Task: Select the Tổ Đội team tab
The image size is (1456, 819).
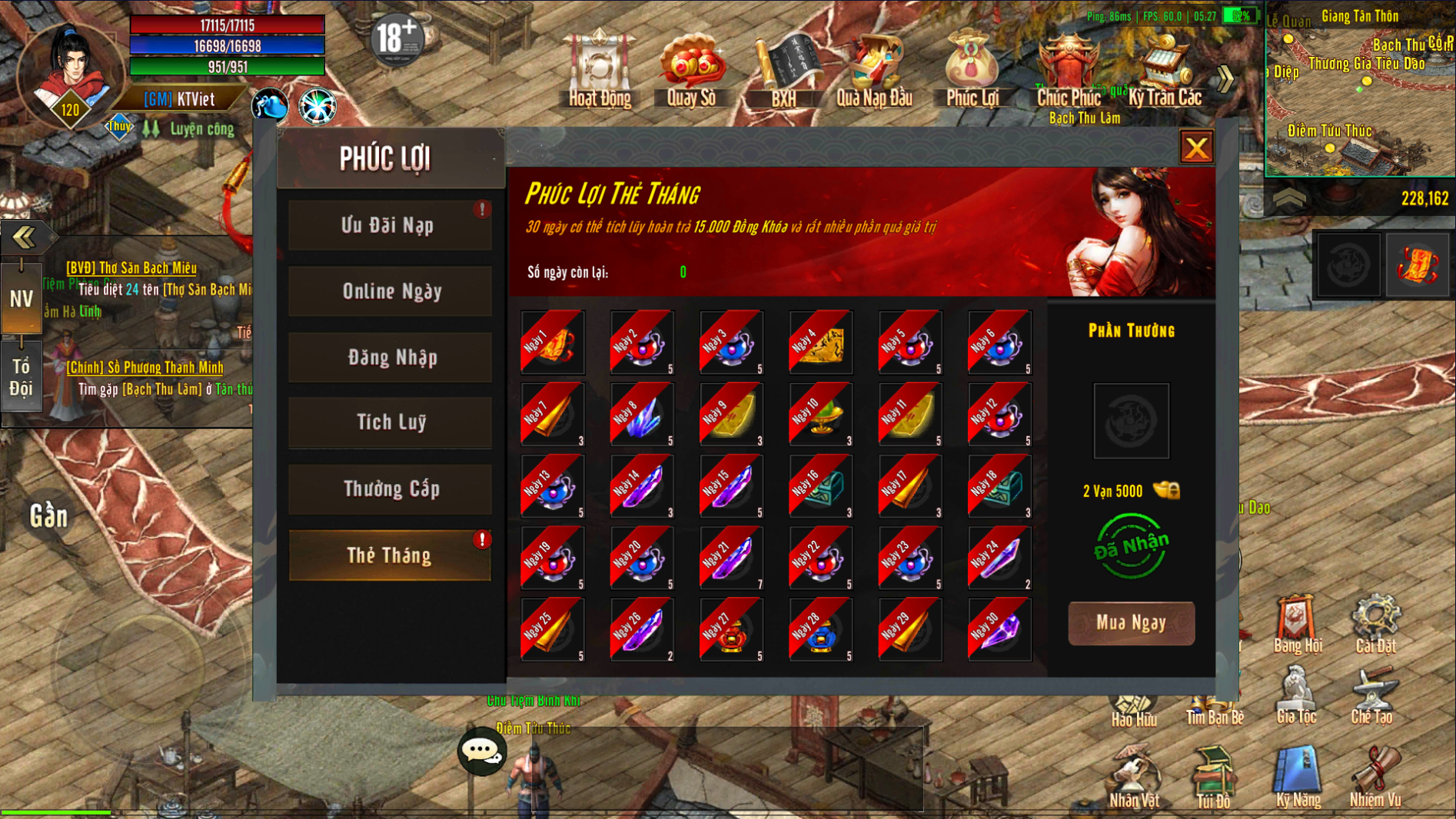Action: click(21, 377)
